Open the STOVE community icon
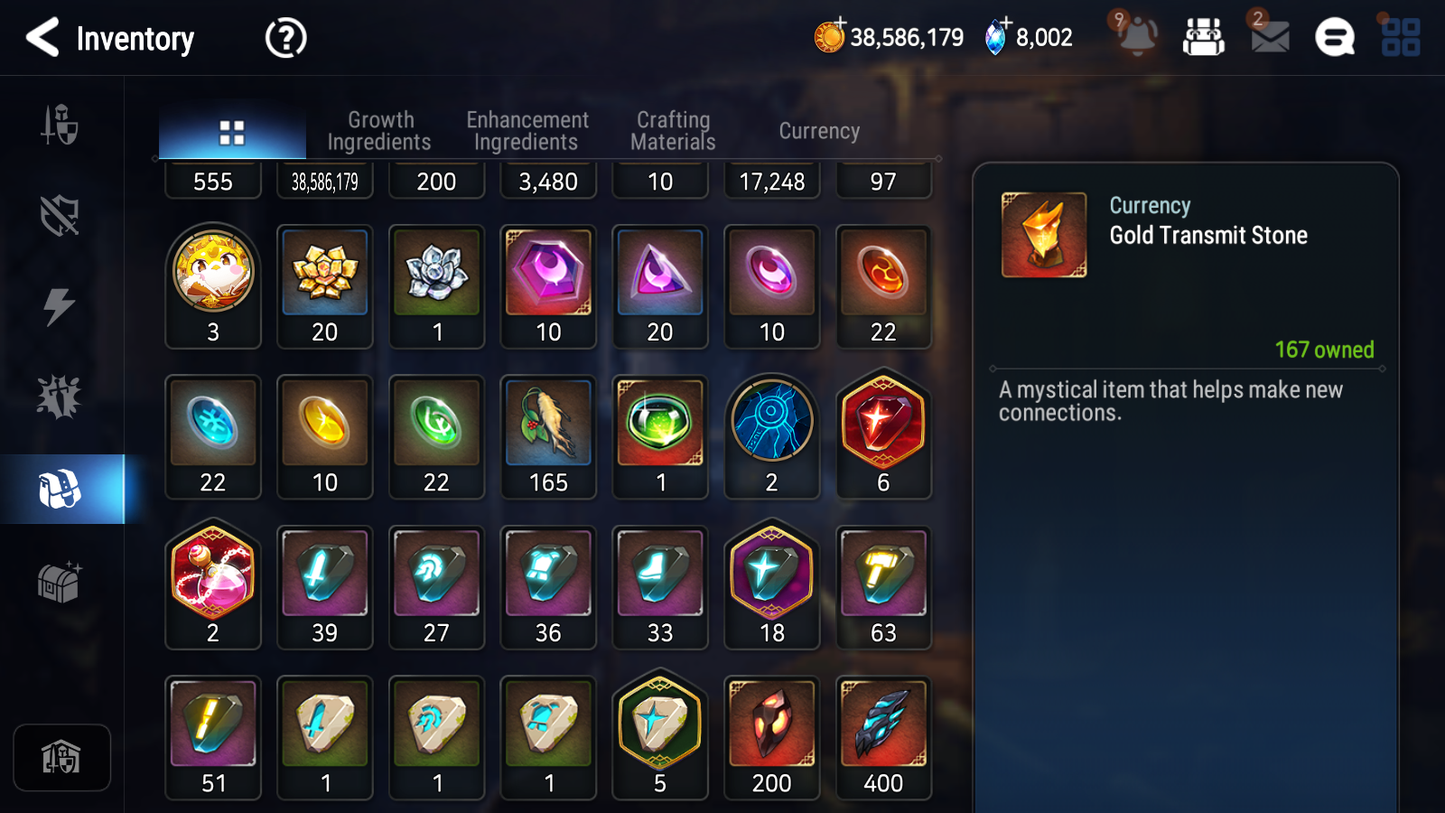The height and width of the screenshot is (813, 1445). point(1334,37)
